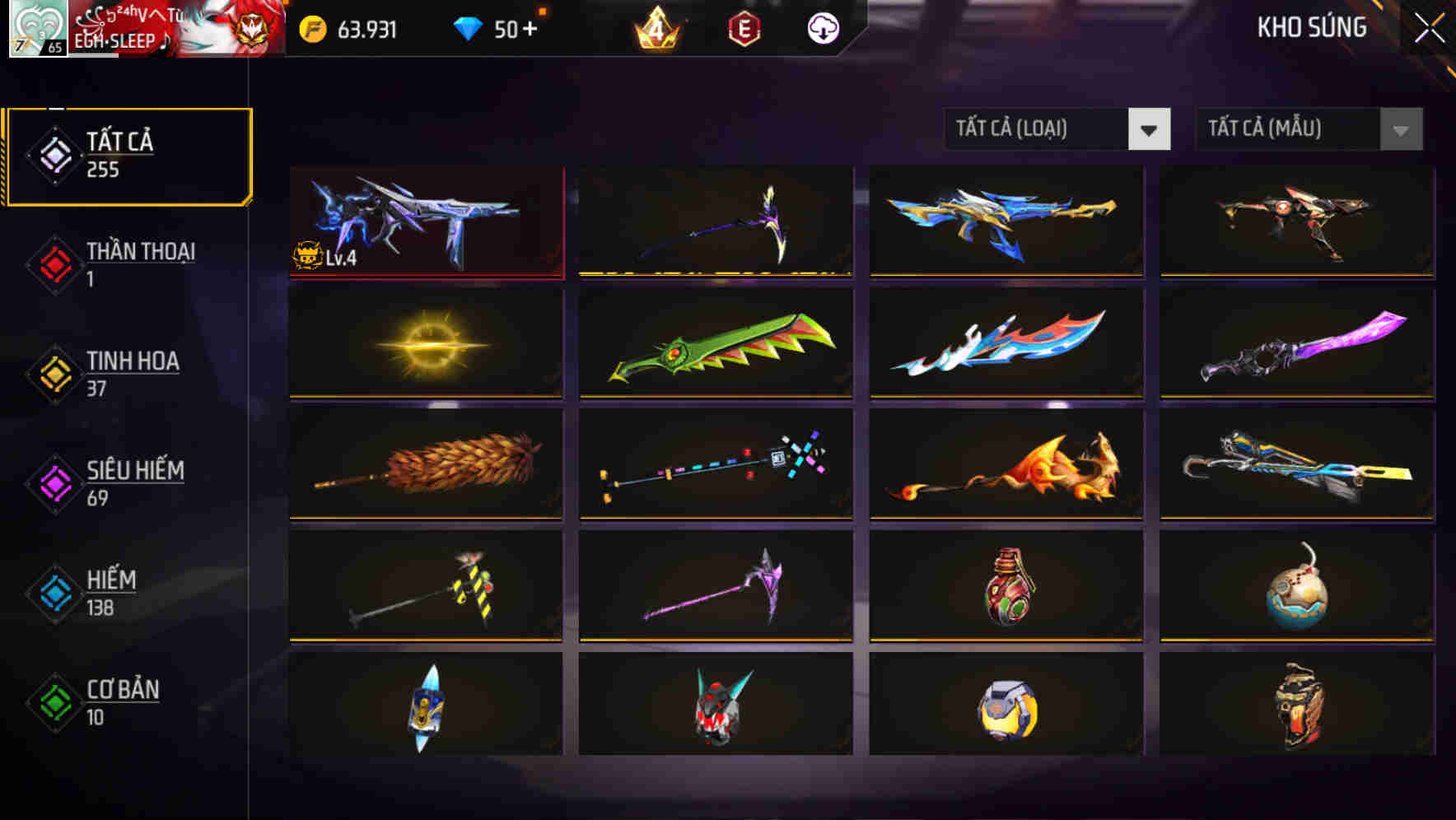Click the player avatar portrait
This screenshot has height=820, width=1456.
tap(36, 27)
